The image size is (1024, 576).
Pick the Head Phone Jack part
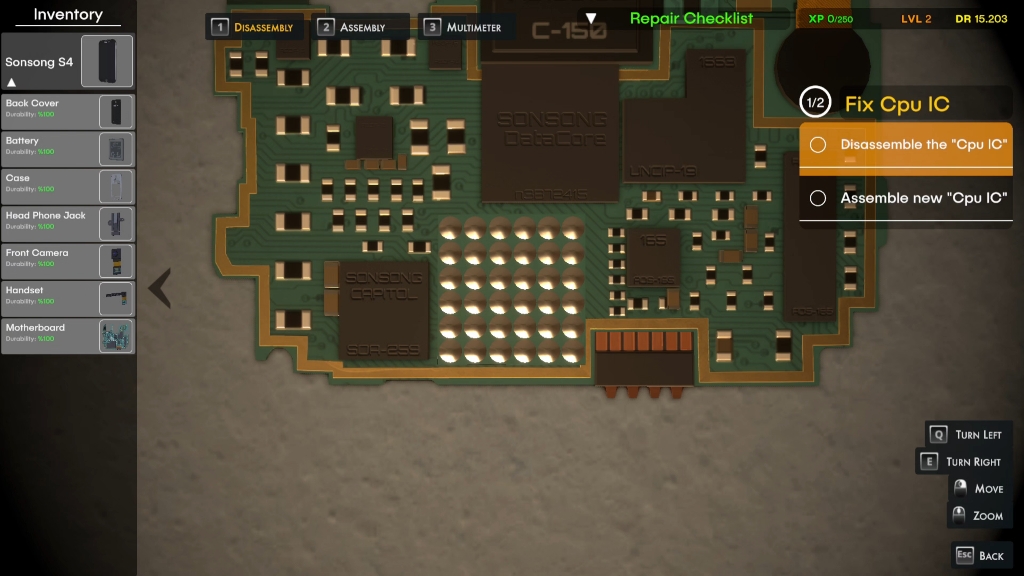(x=68, y=224)
